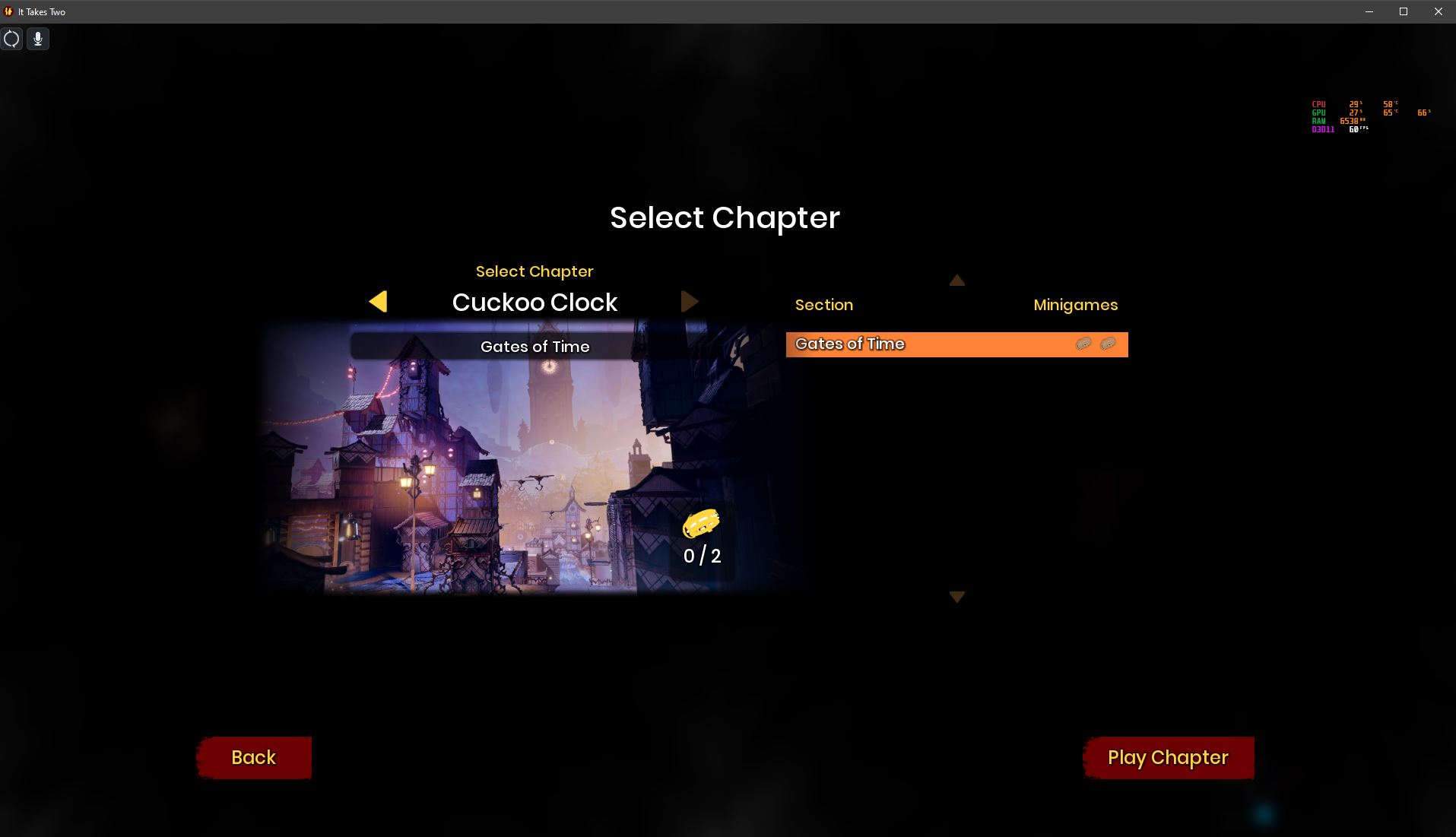
Task: Click the previous chapter arrow
Action: click(x=379, y=301)
